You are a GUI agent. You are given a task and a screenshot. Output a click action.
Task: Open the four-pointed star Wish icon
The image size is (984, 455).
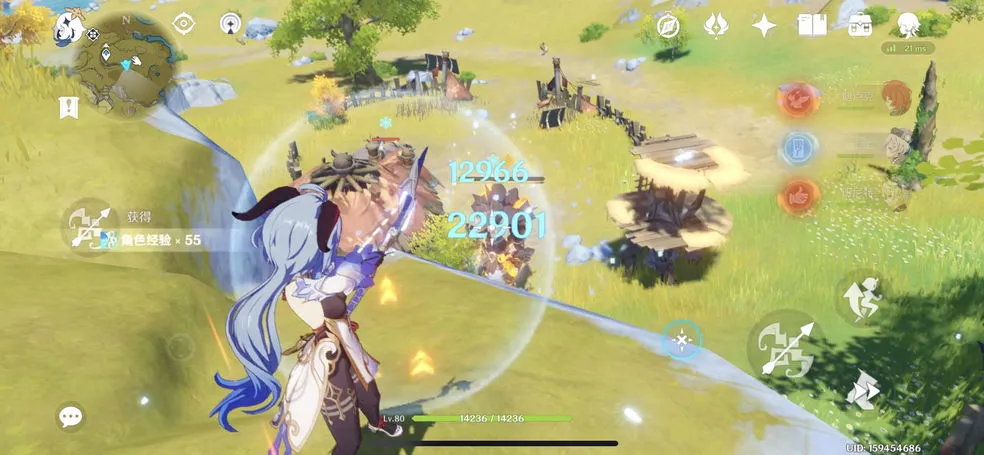[x=764, y=26]
